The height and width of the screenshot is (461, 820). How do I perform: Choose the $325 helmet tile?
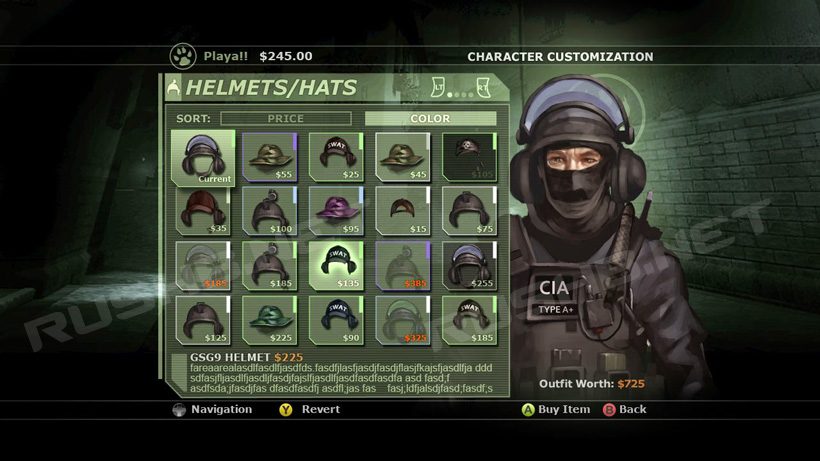click(x=402, y=319)
